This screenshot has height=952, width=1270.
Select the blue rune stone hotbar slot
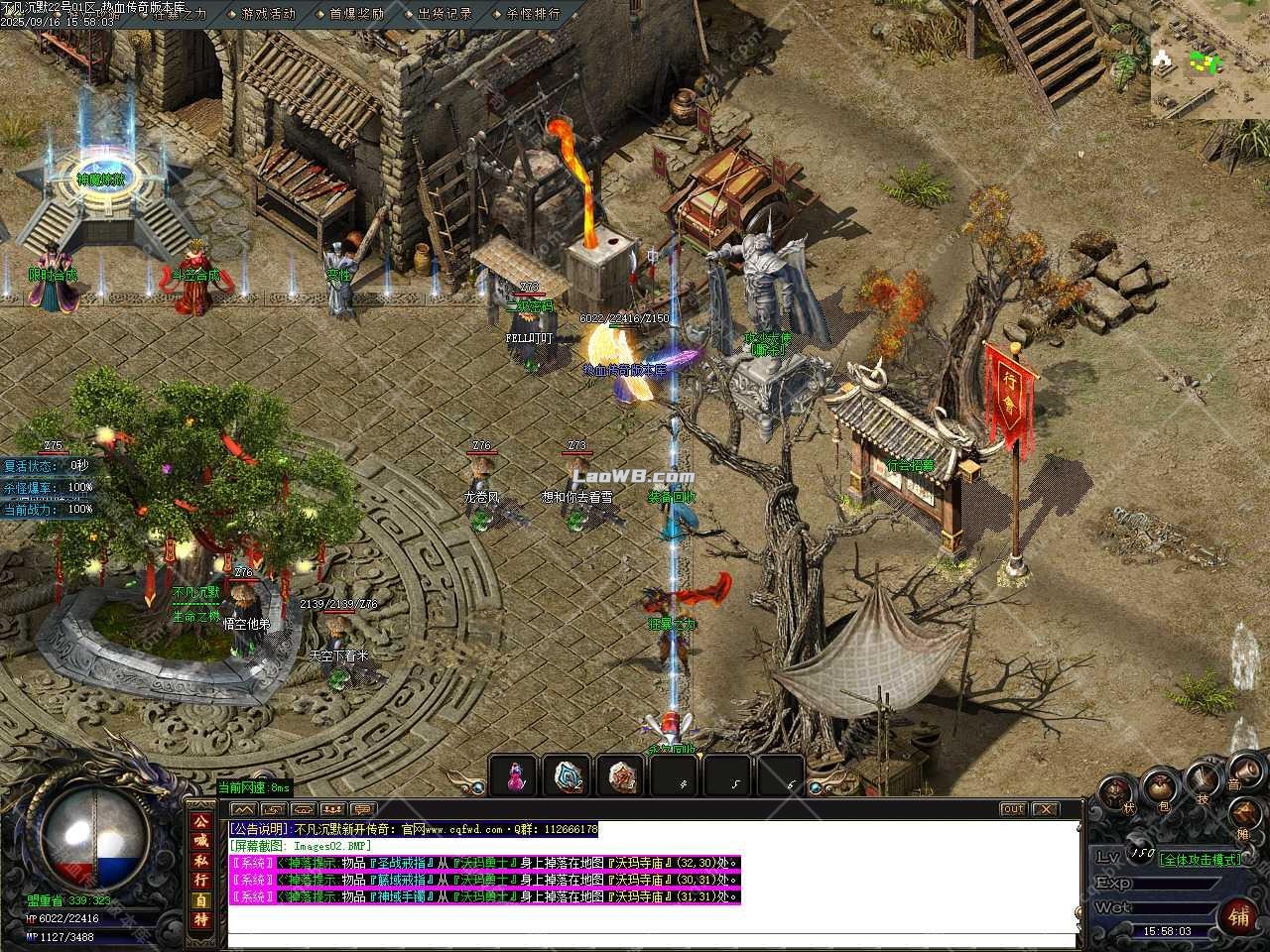pos(569,776)
